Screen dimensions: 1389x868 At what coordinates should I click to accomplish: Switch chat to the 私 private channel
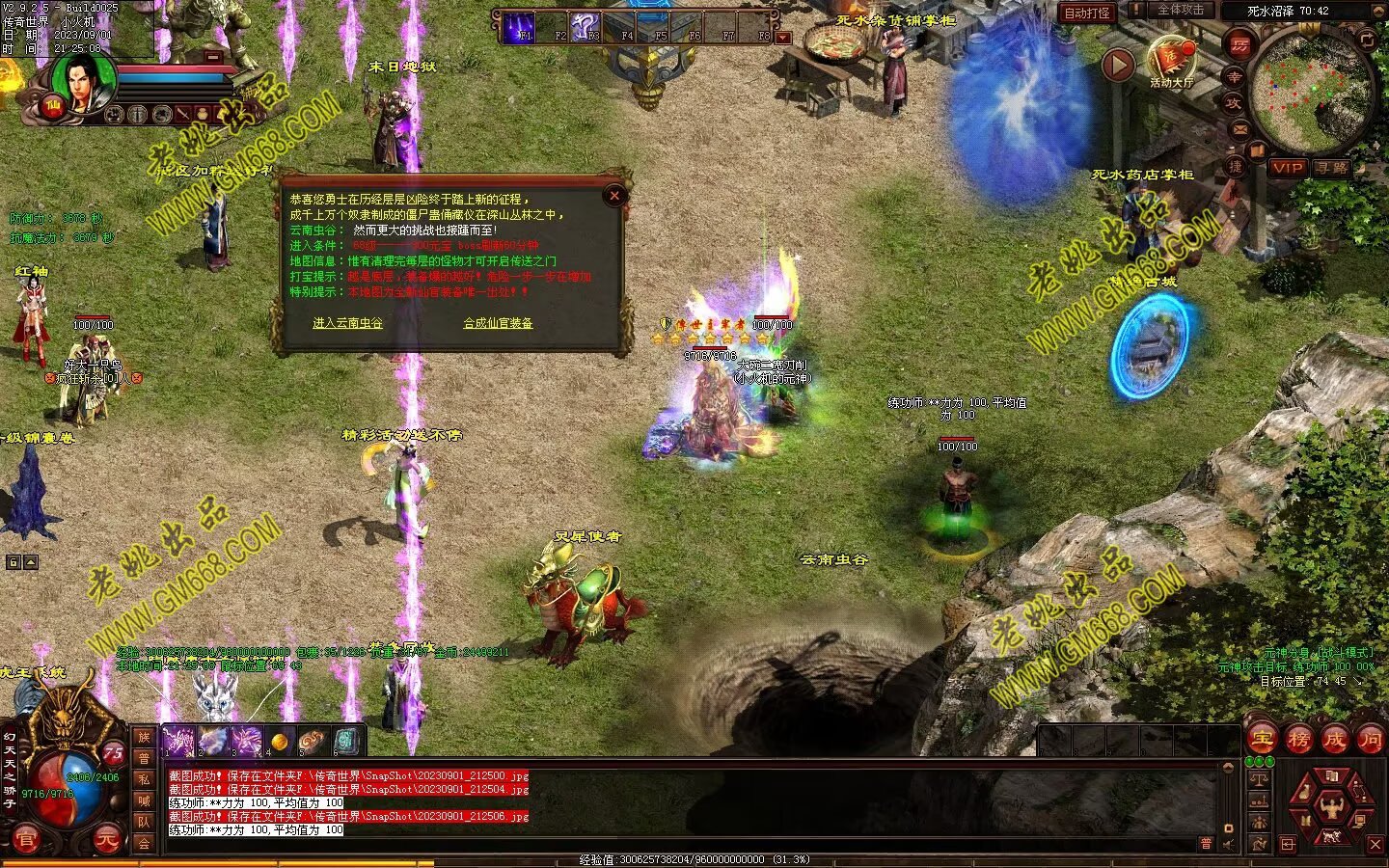(x=144, y=779)
